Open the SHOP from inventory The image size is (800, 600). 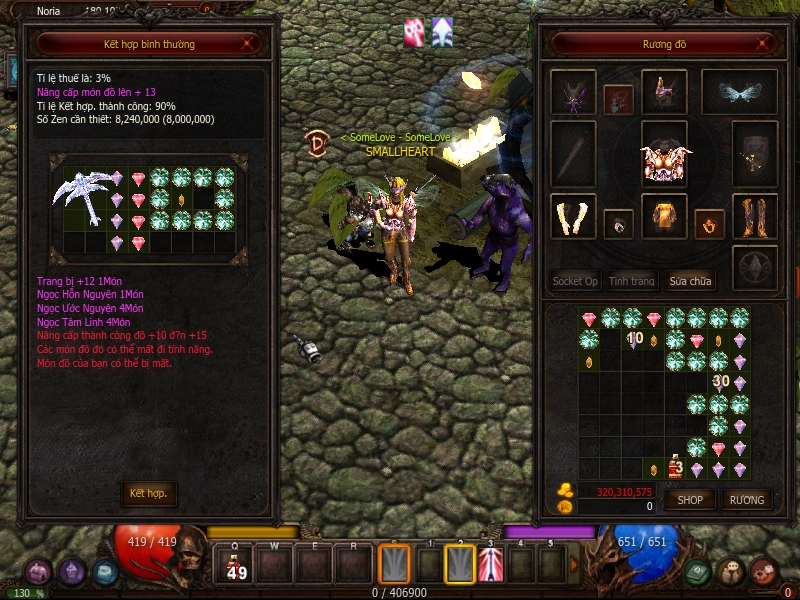[690, 499]
